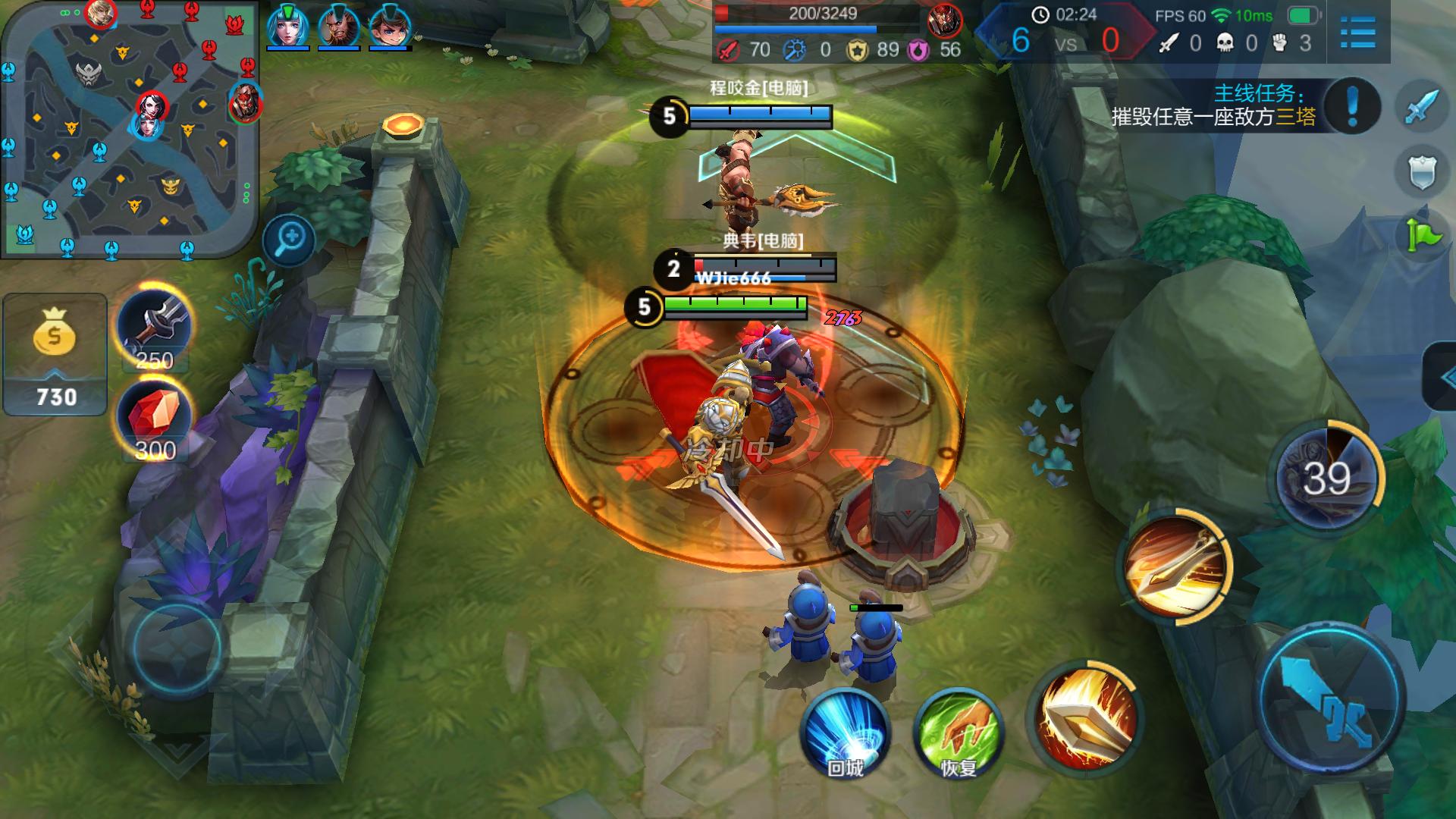Send the sword attack signal
Viewport: 1456px width, 819px height.
pos(1422,106)
